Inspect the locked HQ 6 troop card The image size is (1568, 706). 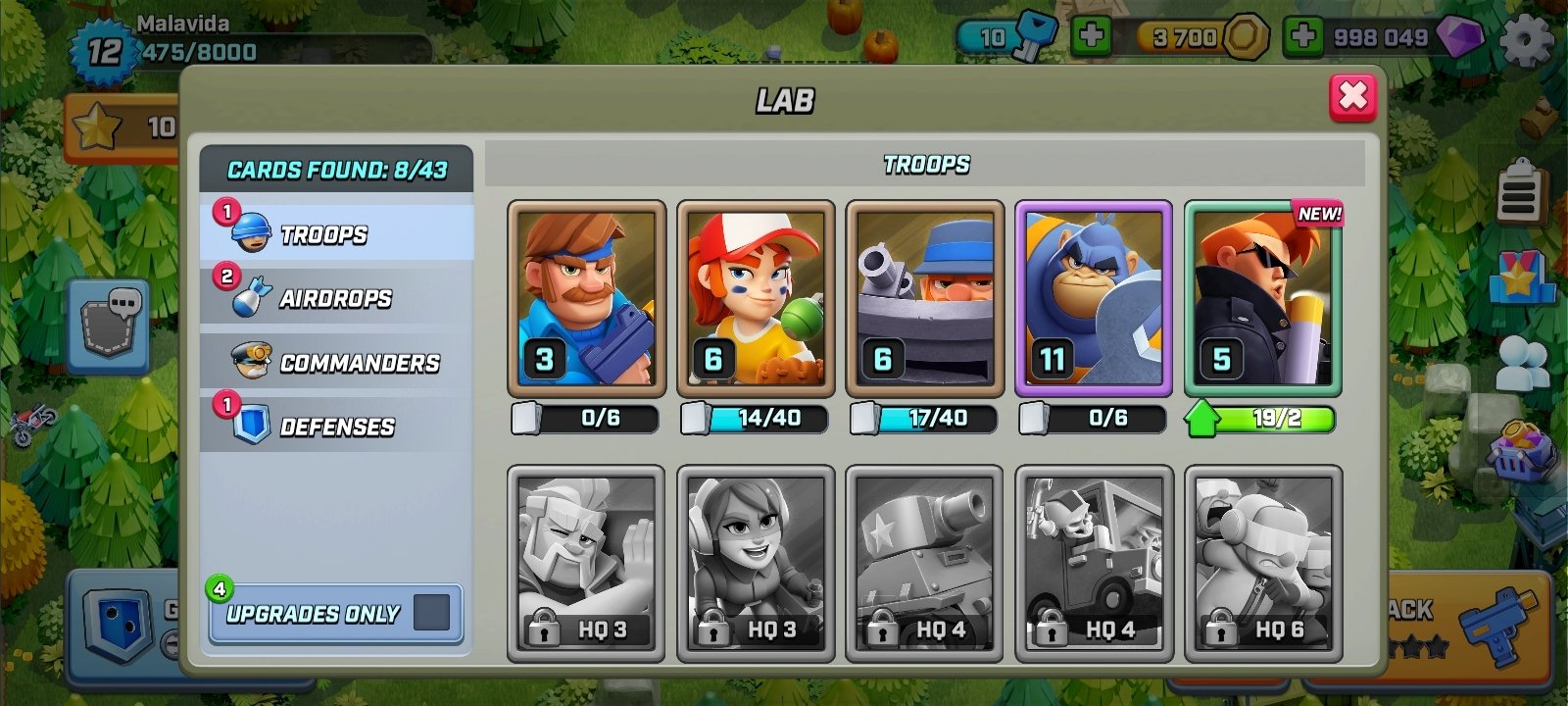pyautogui.click(x=1262, y=563)
